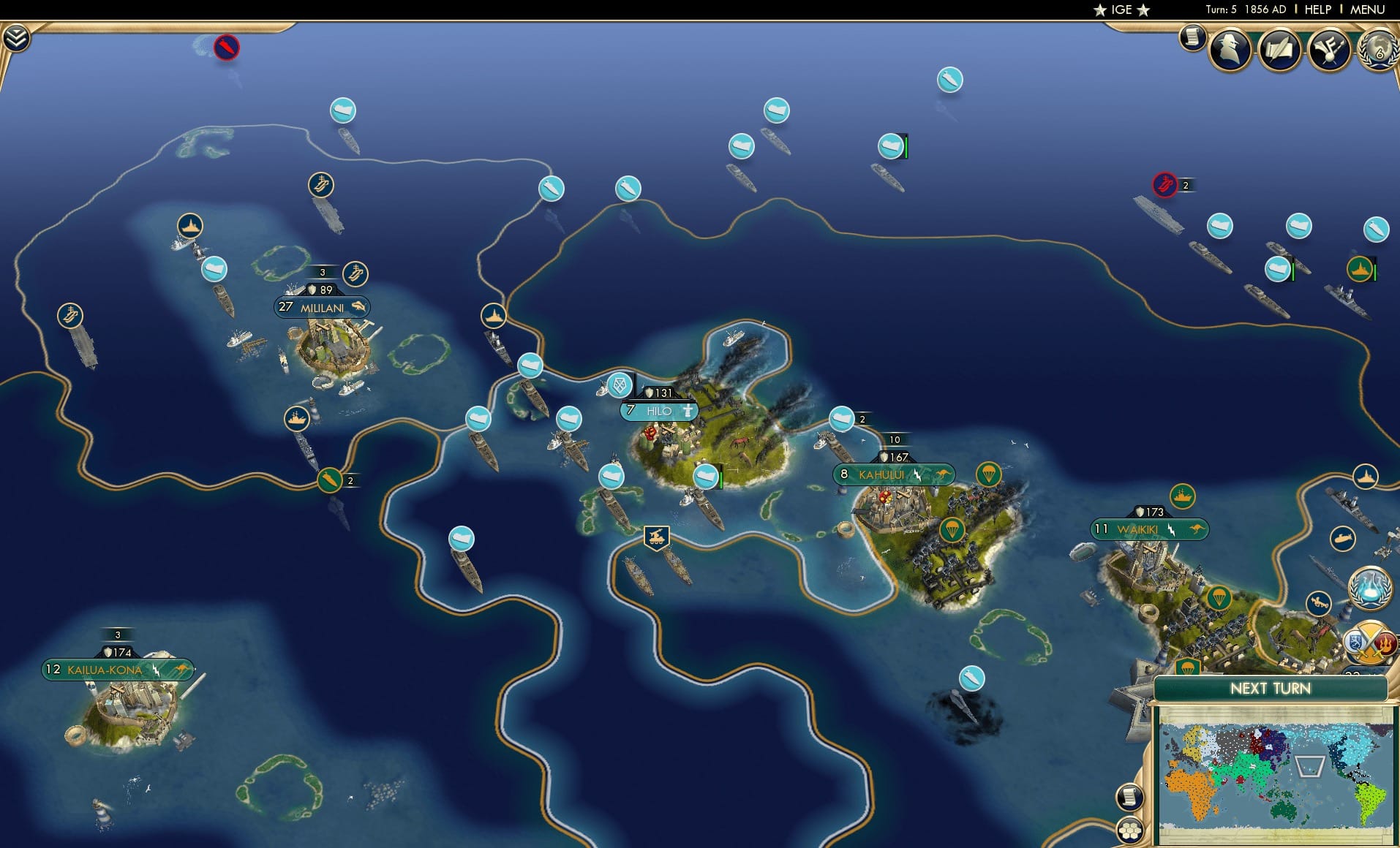The height and width of the screenshot is (848, 1400).
Task: Select the Kailua-Kona city banner
Action: point(117,668)
